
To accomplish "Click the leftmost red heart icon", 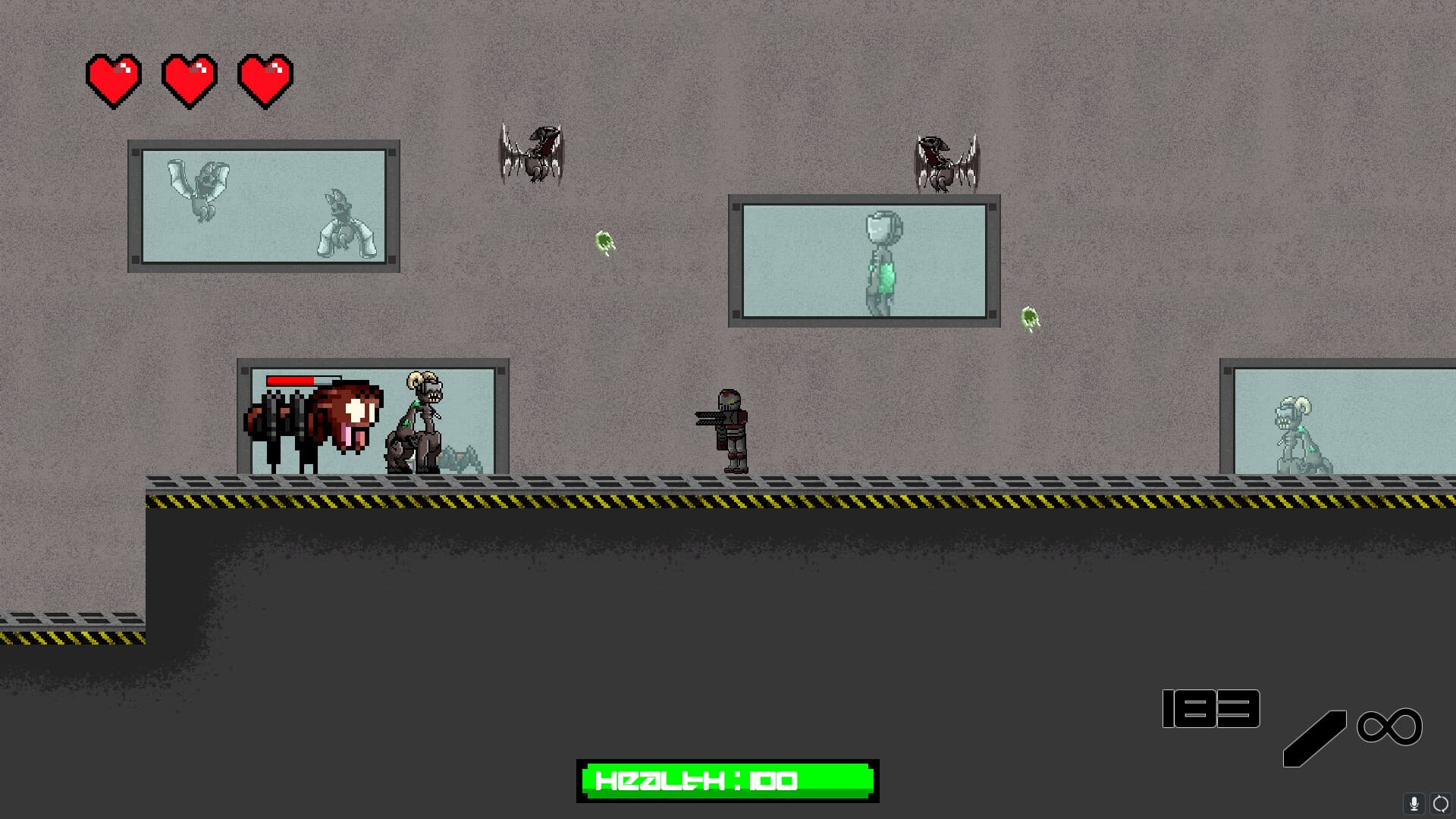I will coord(114,78).
